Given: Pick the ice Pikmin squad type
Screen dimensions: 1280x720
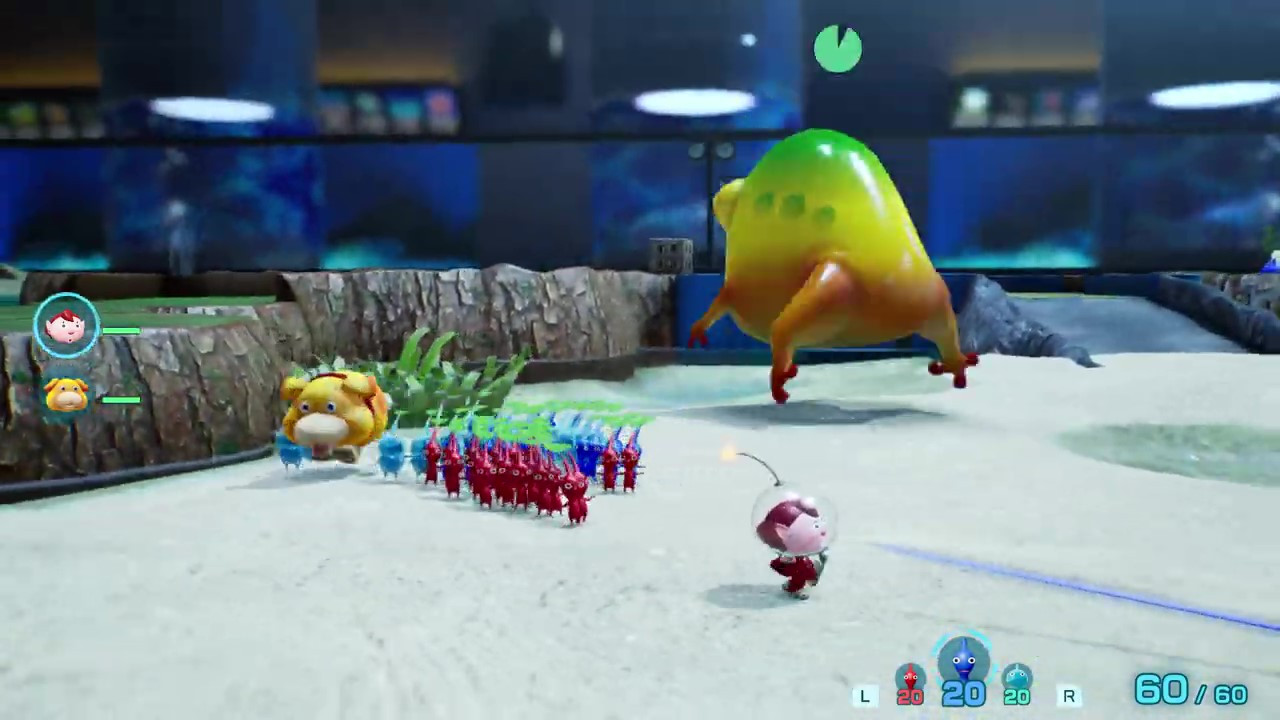Looking at the screenshot, I should point(1016,682).
